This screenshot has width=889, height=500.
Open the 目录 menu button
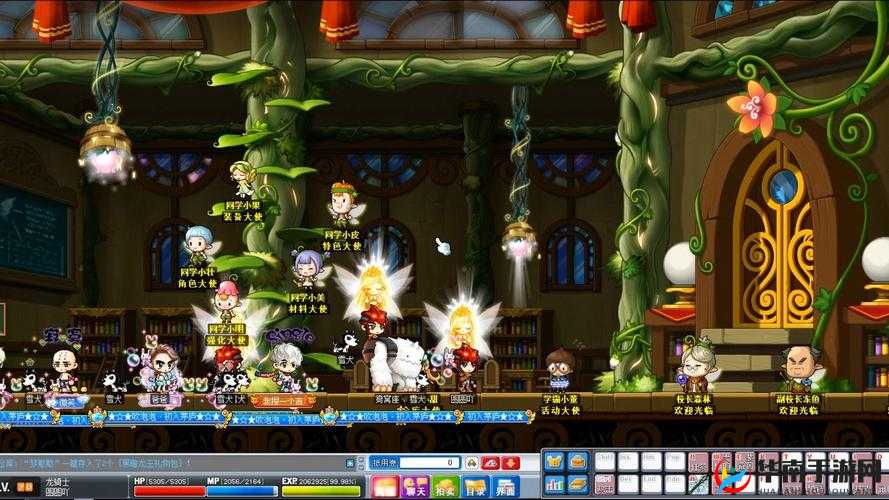476,487
